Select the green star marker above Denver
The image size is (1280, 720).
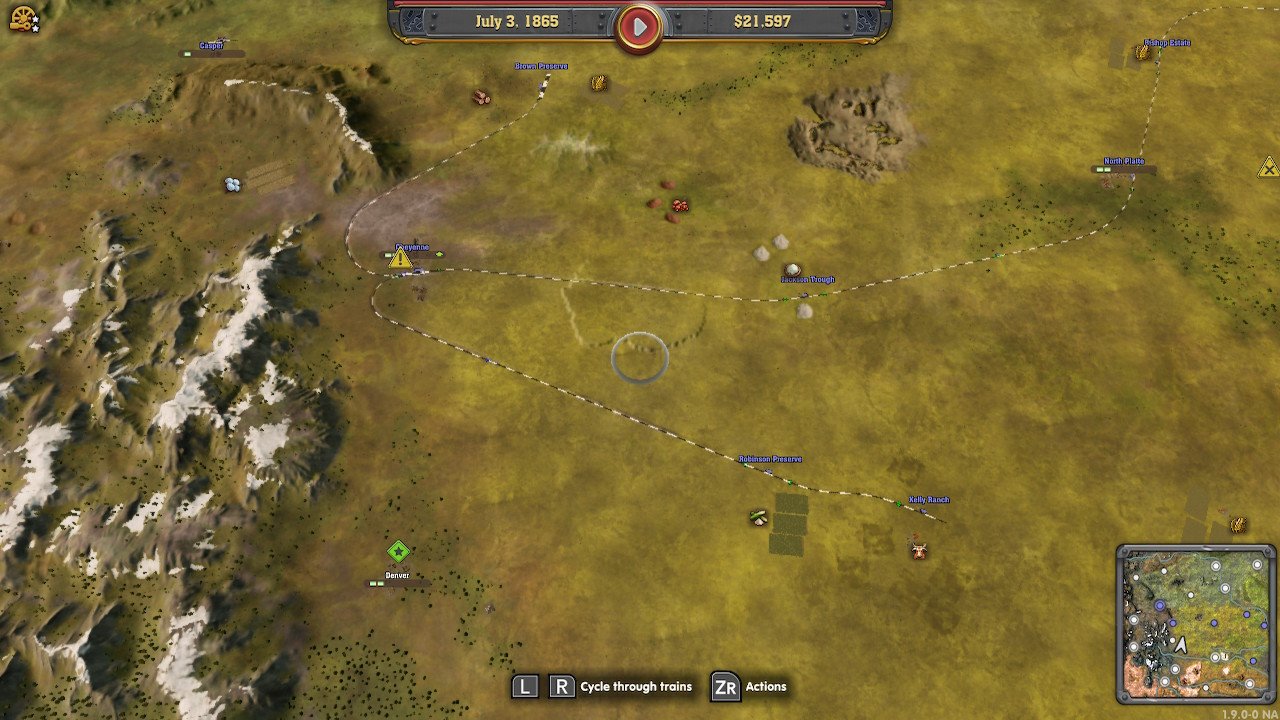coord(398,551)
